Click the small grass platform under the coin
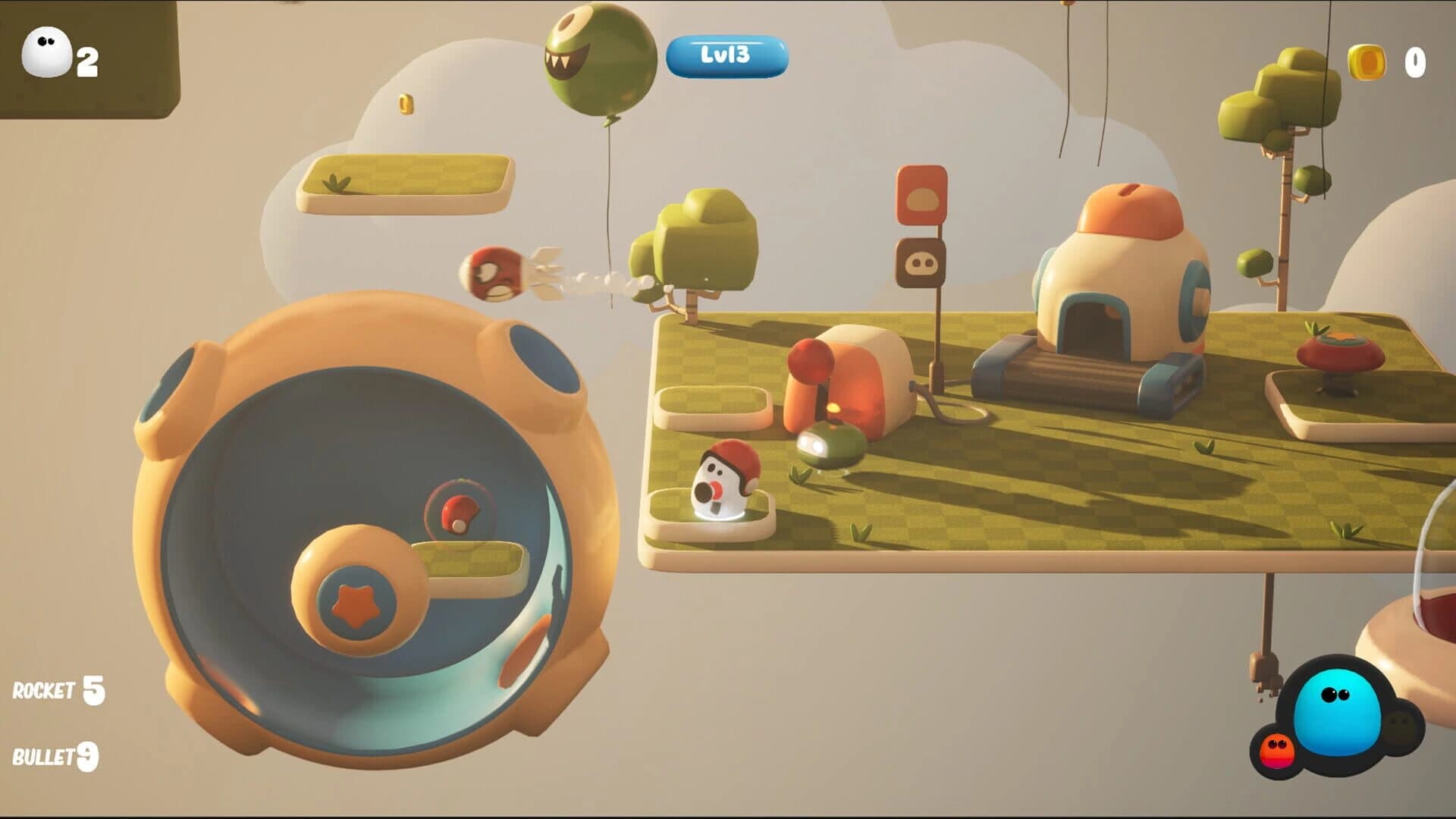1456x819 pixels. 406,182
